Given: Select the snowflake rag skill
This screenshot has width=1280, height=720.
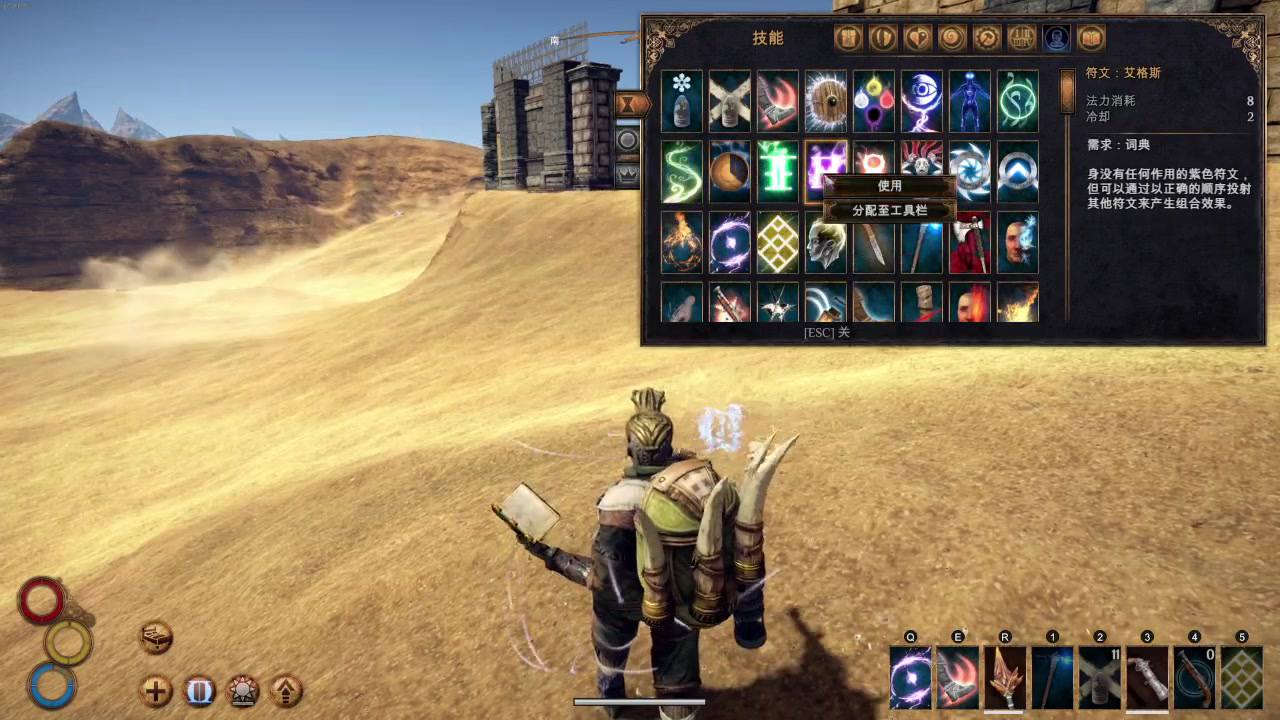Looking at the screenshot, I should tap(682, 100).
